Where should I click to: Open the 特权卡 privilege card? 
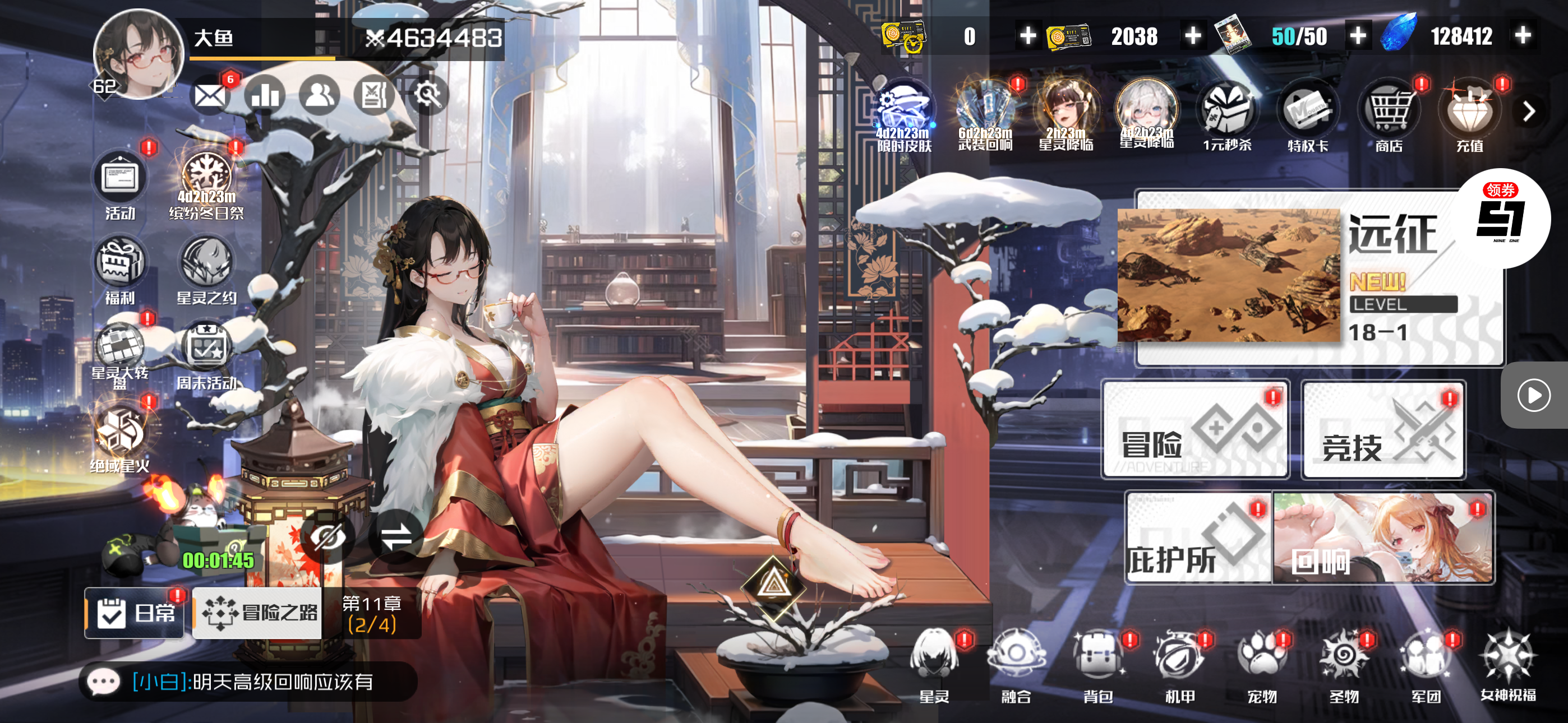[x=1307, y=117]
